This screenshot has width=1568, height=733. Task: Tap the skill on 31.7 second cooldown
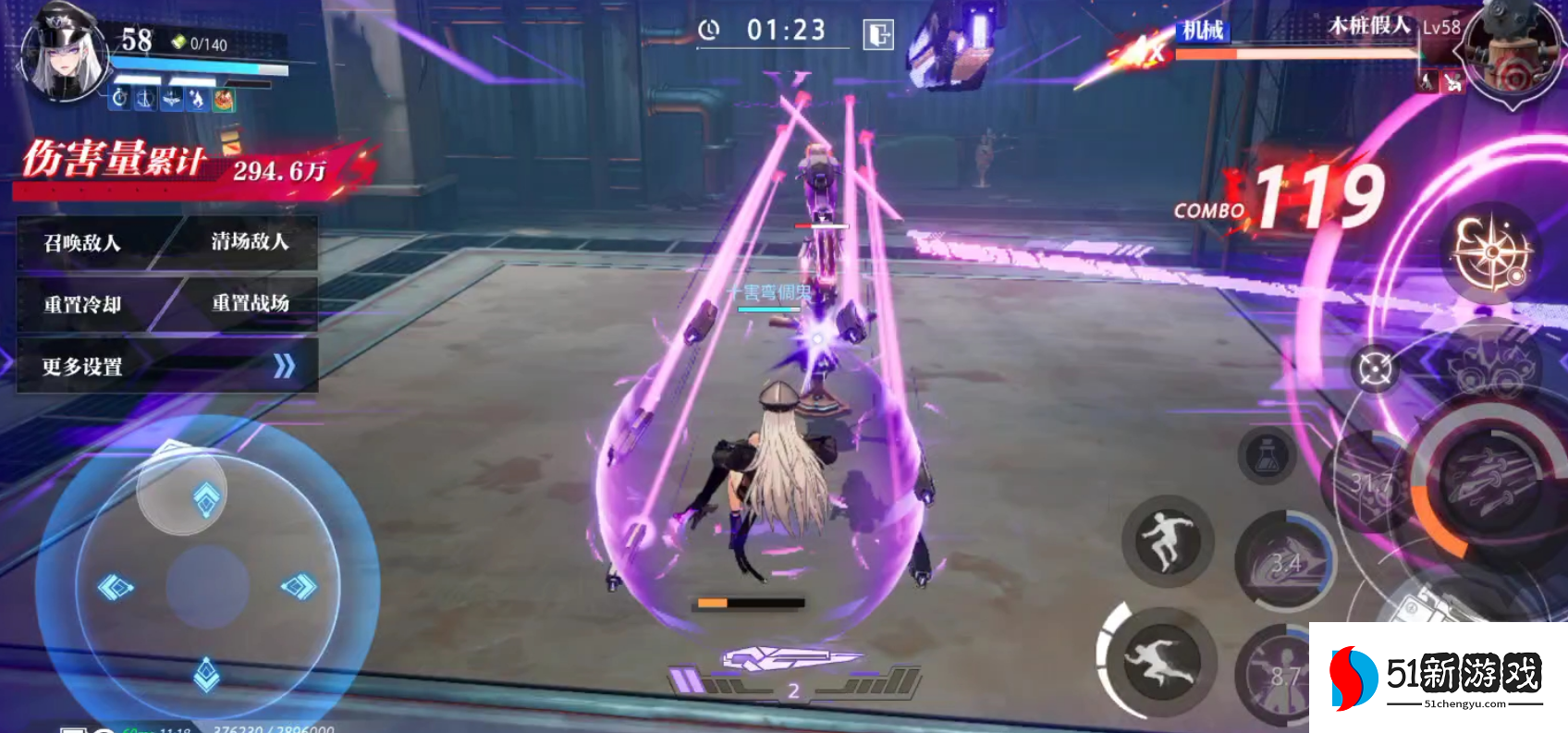point(1370,483)
